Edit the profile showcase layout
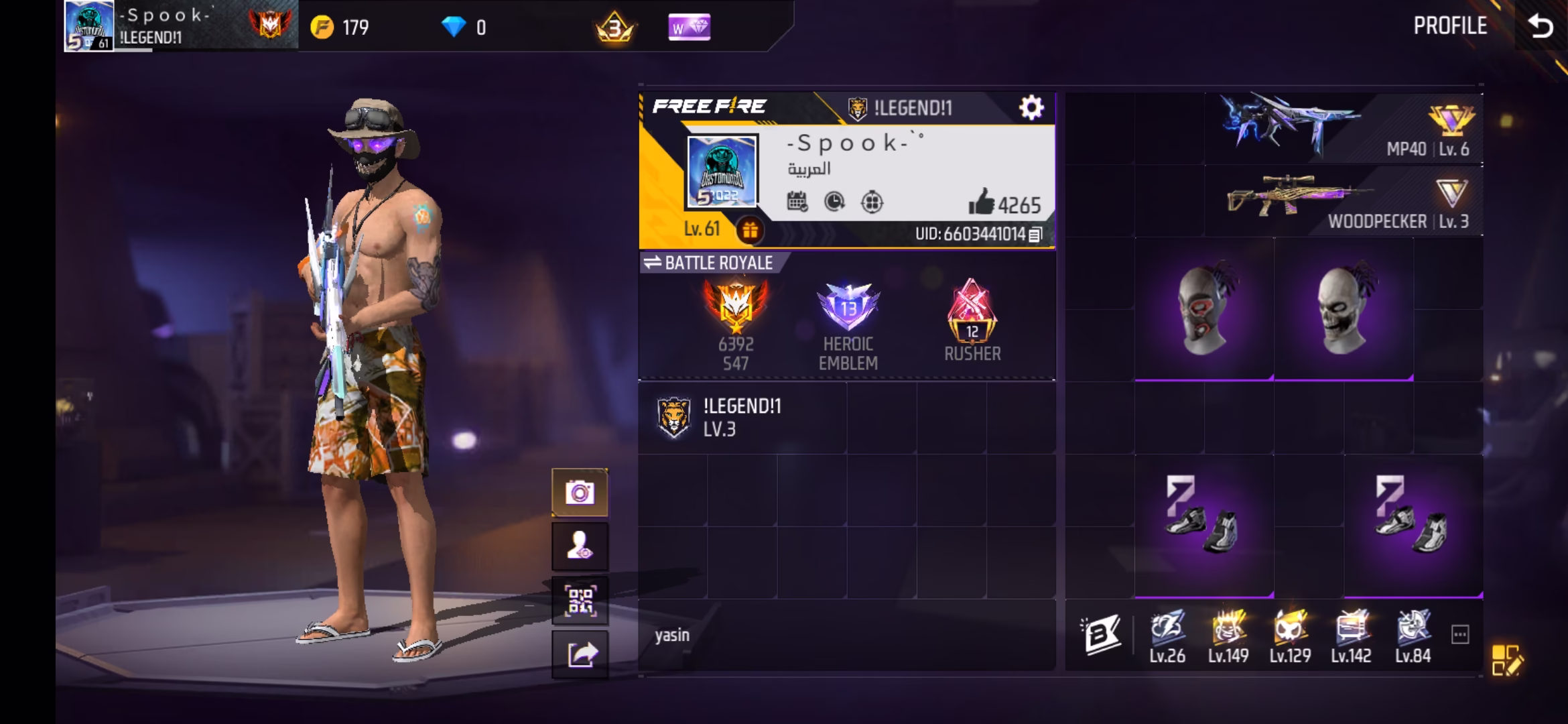1568x724 pixels. pyautogui.click(x=1506, y=660)
